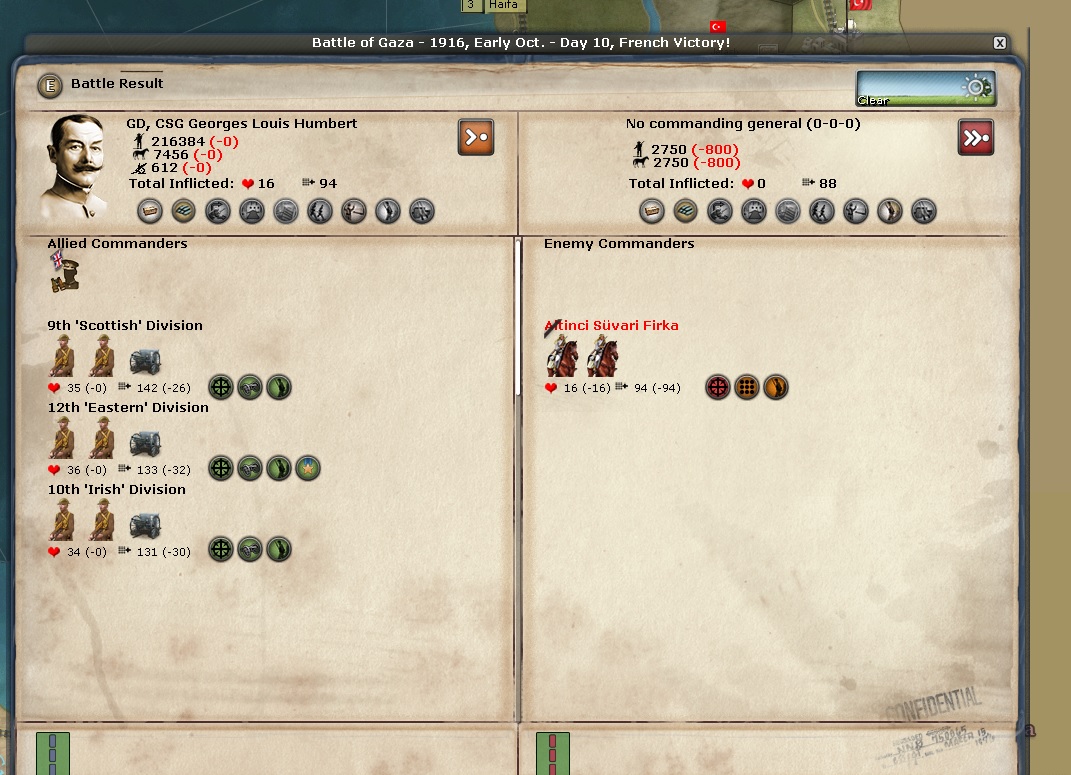Click the green crosshair icon on 10th Division
Image resolution: width=1071 pixels, height=775 pixels.
point(221,550)
